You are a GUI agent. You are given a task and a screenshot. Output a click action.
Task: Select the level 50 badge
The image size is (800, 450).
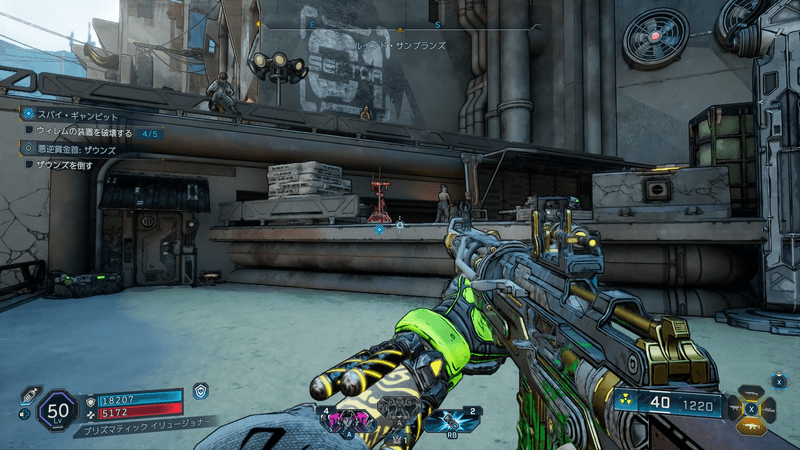point(57,408)
